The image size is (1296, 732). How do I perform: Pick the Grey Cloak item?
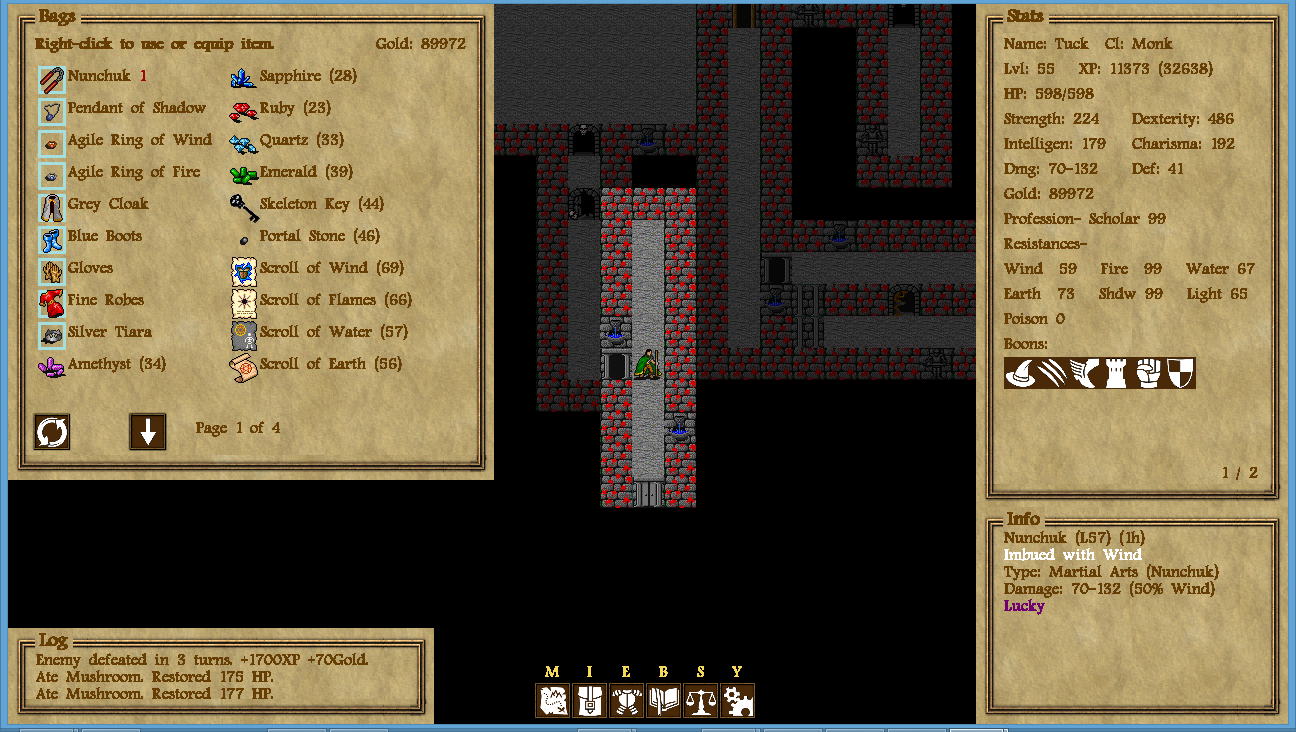[x=107, y=204]
